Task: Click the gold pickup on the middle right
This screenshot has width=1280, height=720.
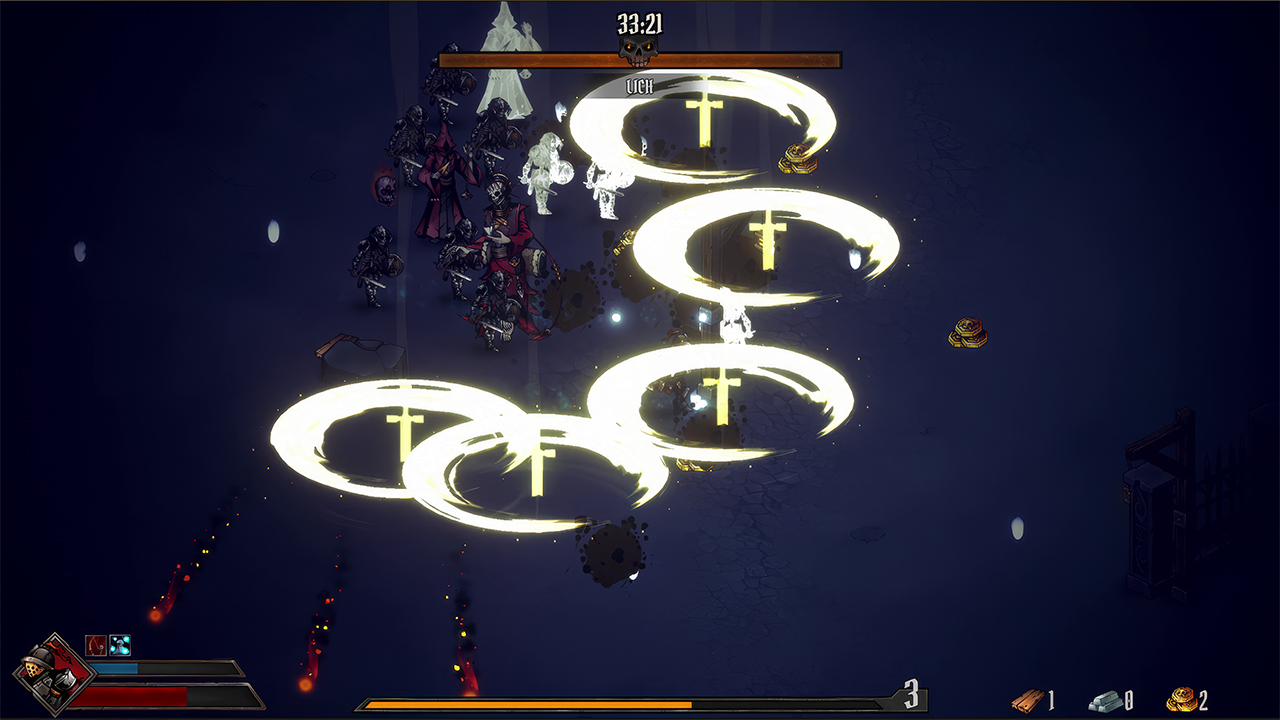Action: point(966,333)
